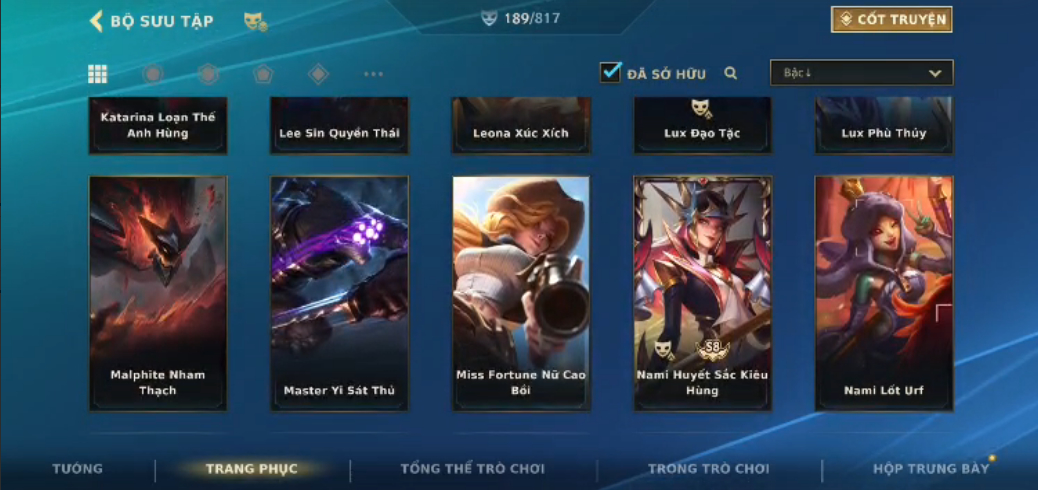Open the Tổng Thể Trò Chơi tab
The image size is (1038, 490).
(472, 469)
